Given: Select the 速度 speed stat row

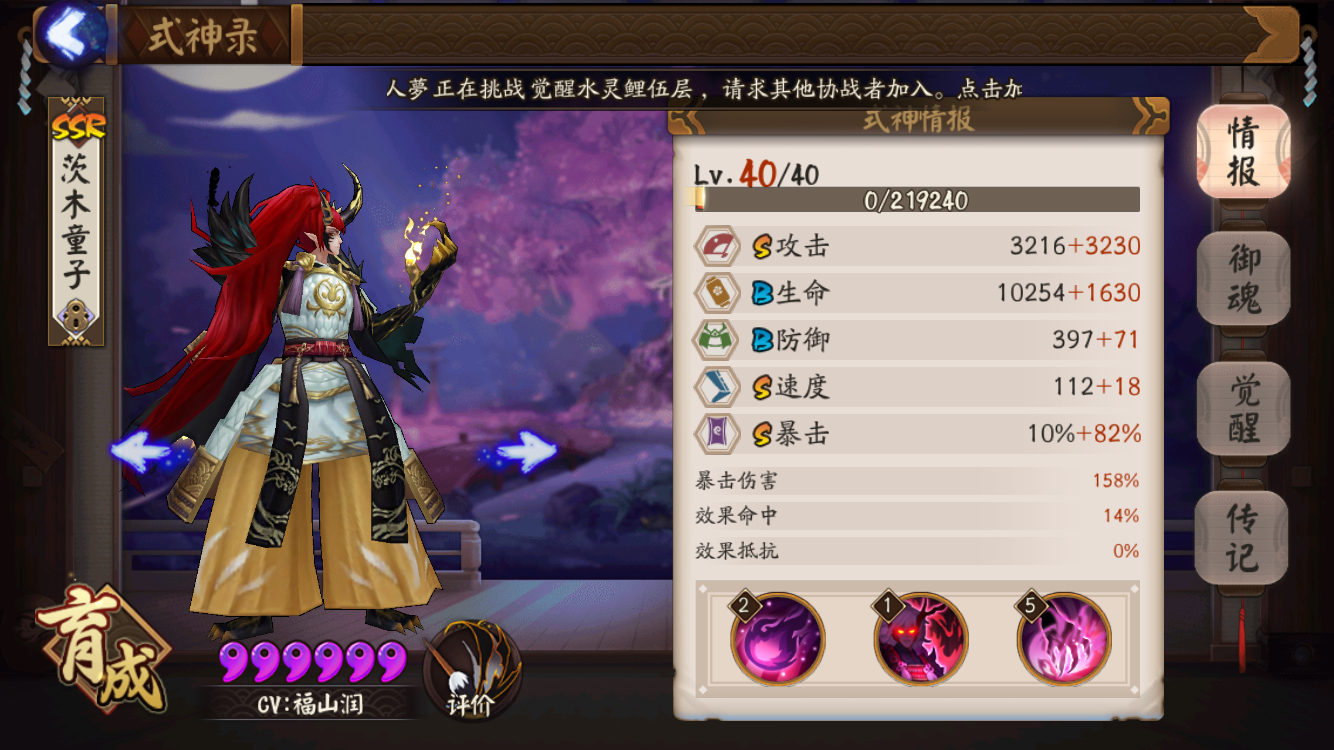Looking at the screenshot, I should pos(918,387).
